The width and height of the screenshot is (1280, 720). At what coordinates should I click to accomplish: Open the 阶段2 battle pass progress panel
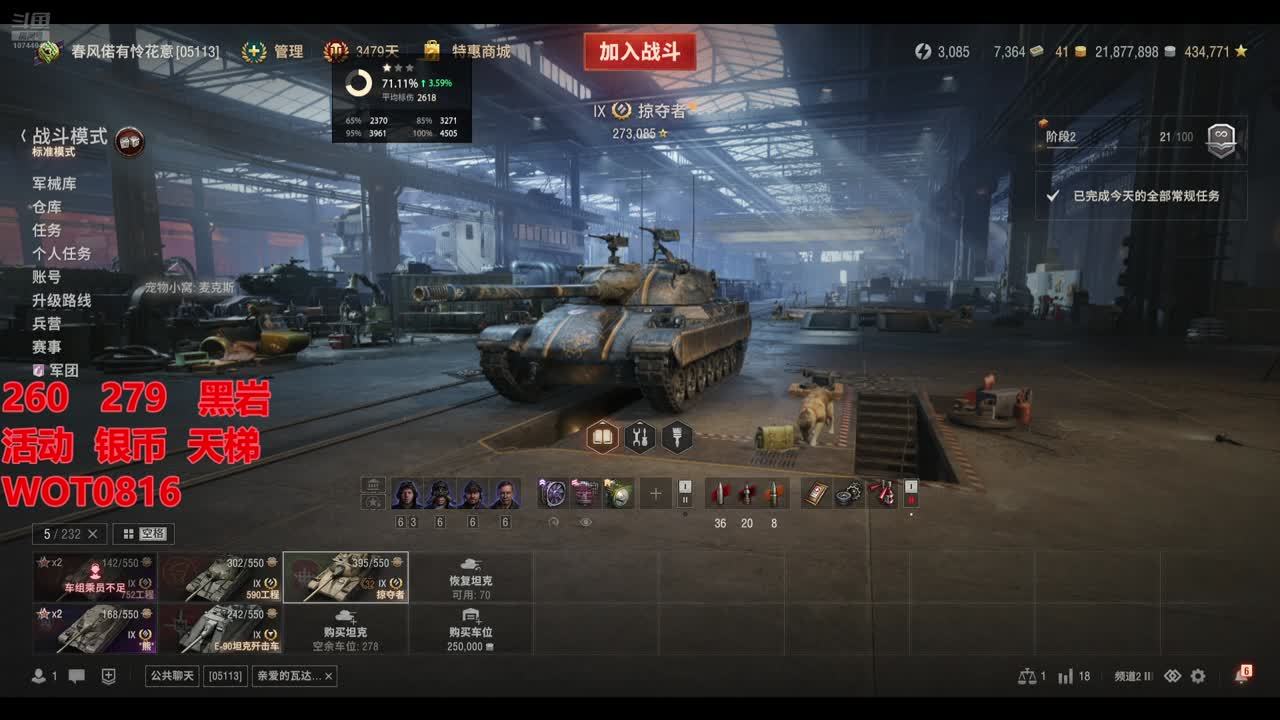point(1140,138)
